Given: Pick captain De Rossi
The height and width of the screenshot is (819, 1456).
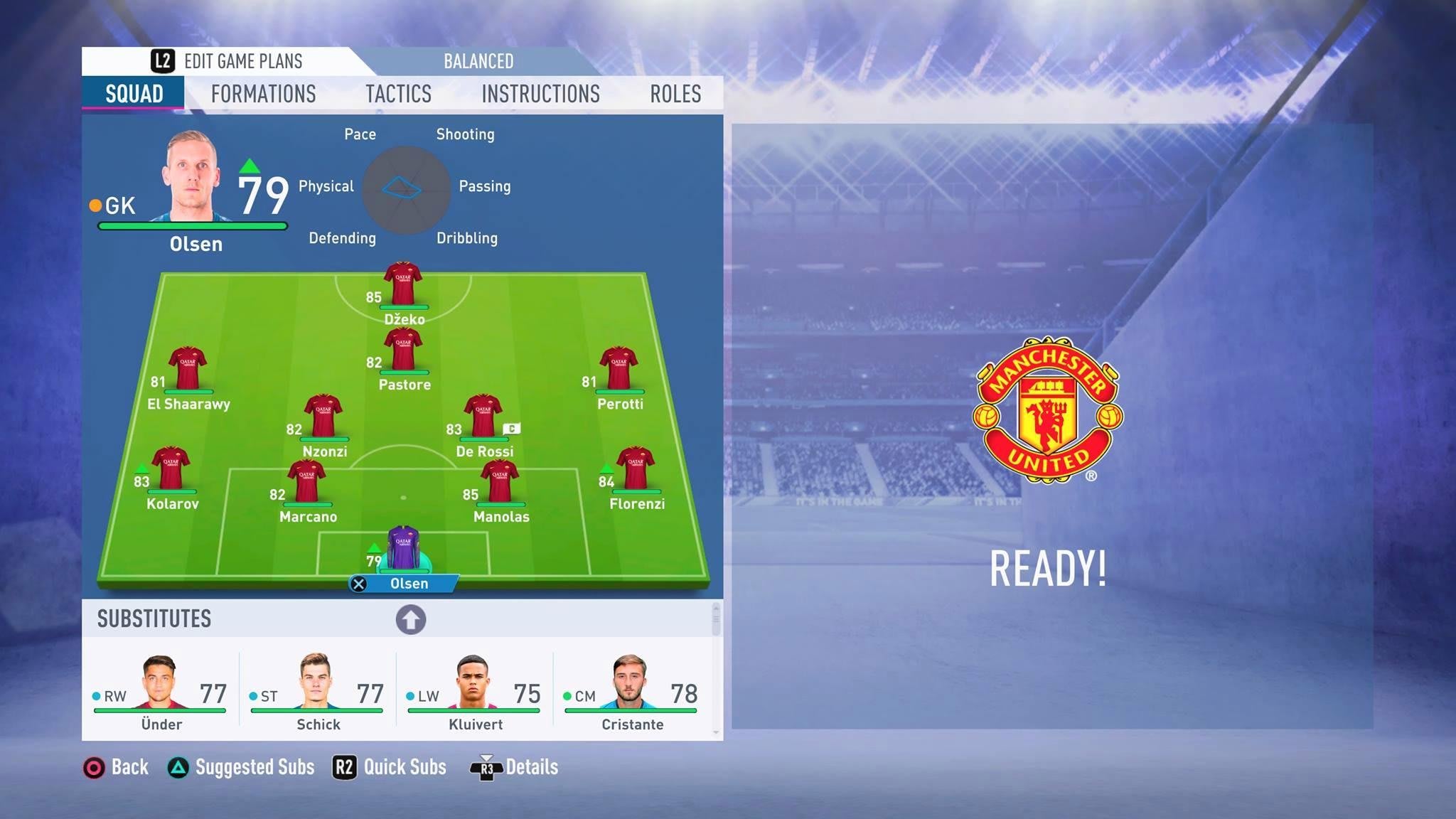Looking at the screenshot, I should [x=483, y=417].
